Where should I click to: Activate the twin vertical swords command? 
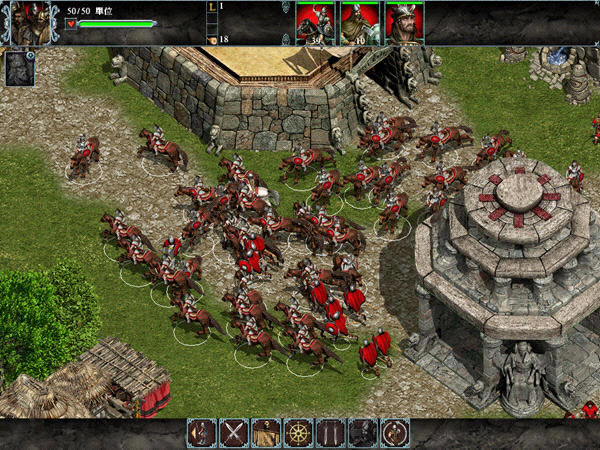pyautogui.click(x=331, y=433)
